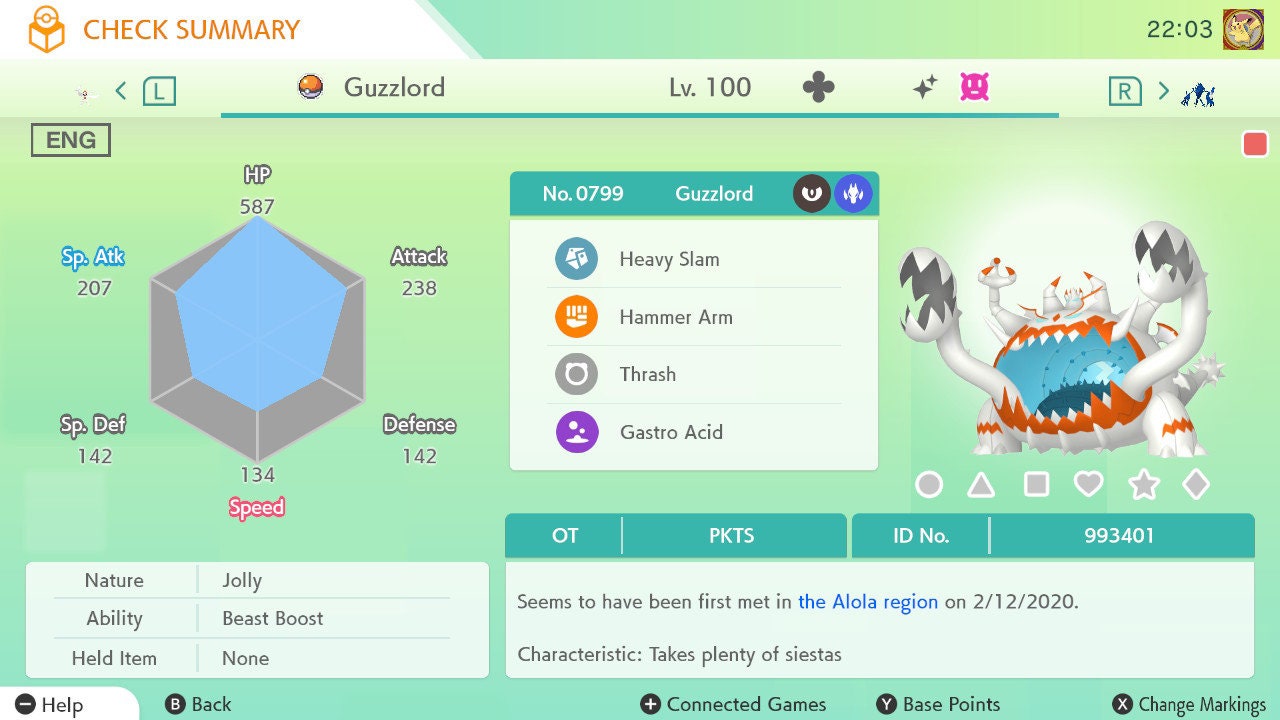1280x720 pixels.
Task: Open Change Markings option
Action: pos(1190,705)
